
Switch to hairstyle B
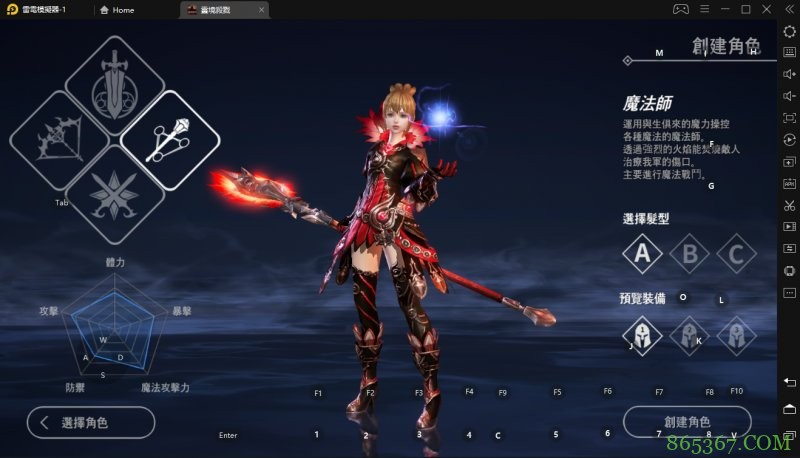pyautogui.click(x=689, y=254)
